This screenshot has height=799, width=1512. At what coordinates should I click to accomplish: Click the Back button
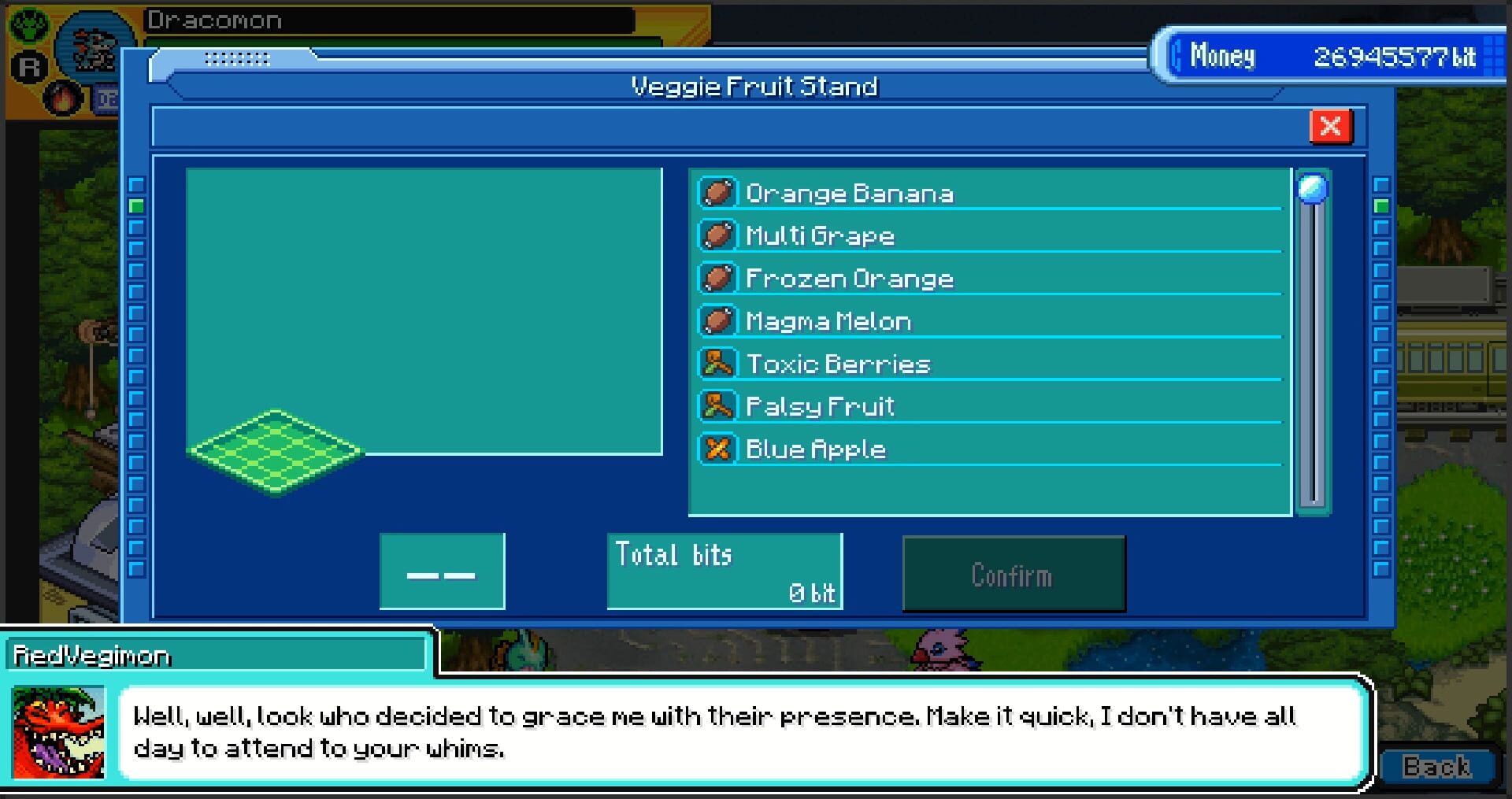[x=1438, y=764]
